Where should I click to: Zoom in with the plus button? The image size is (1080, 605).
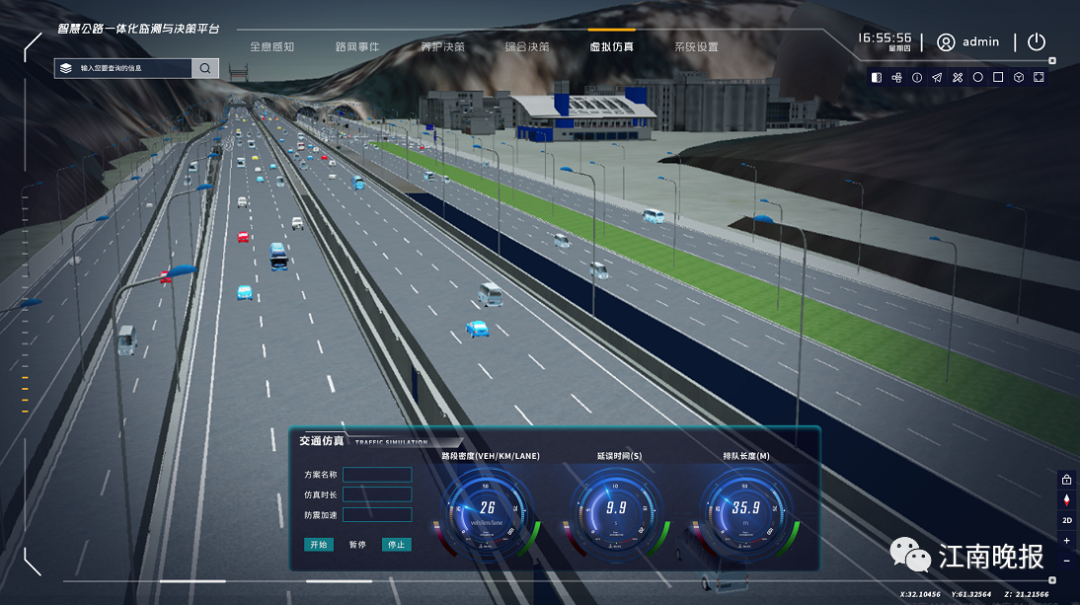tap(1067, 541)
